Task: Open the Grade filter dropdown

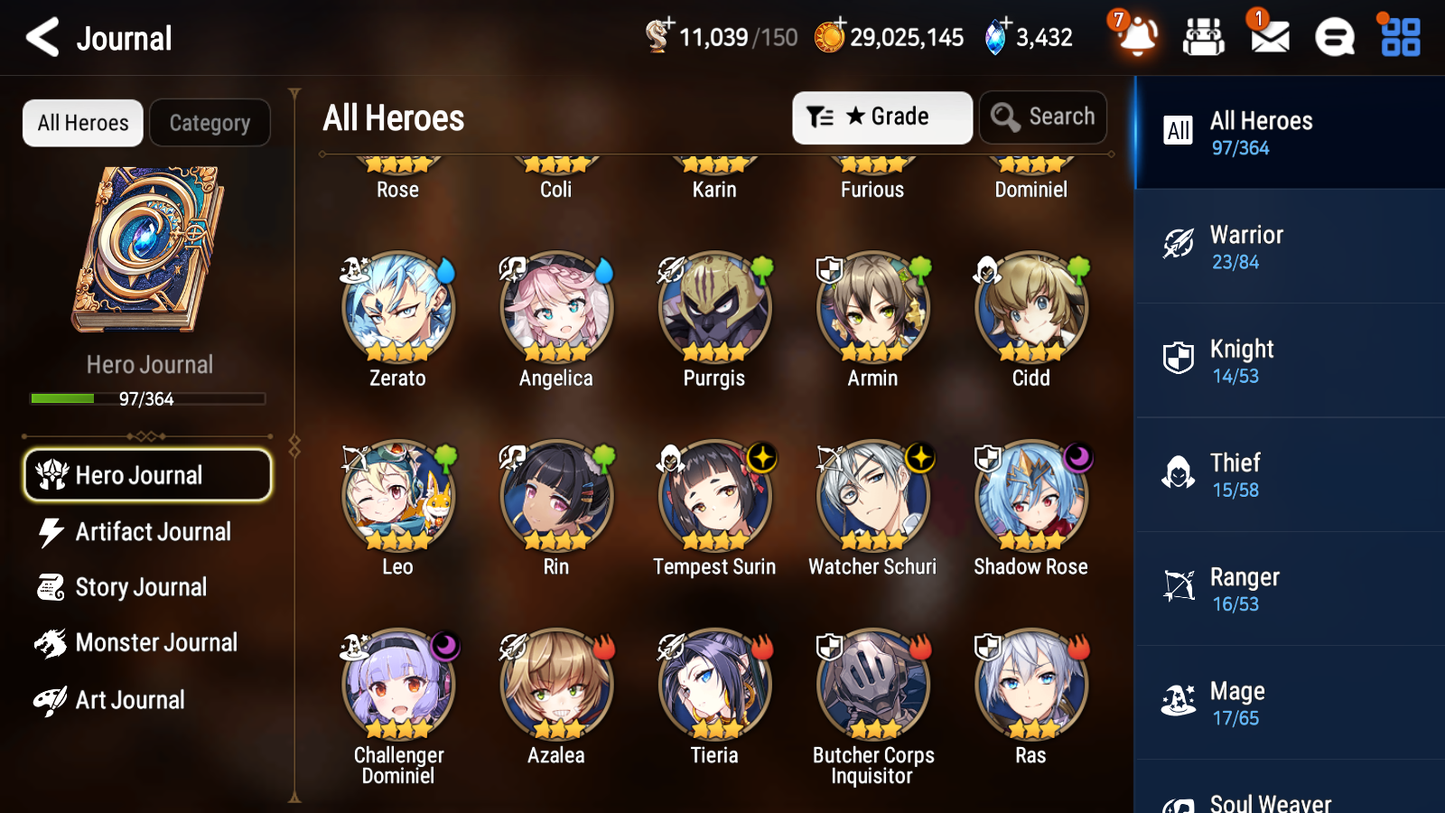Action: coord(881,117)
